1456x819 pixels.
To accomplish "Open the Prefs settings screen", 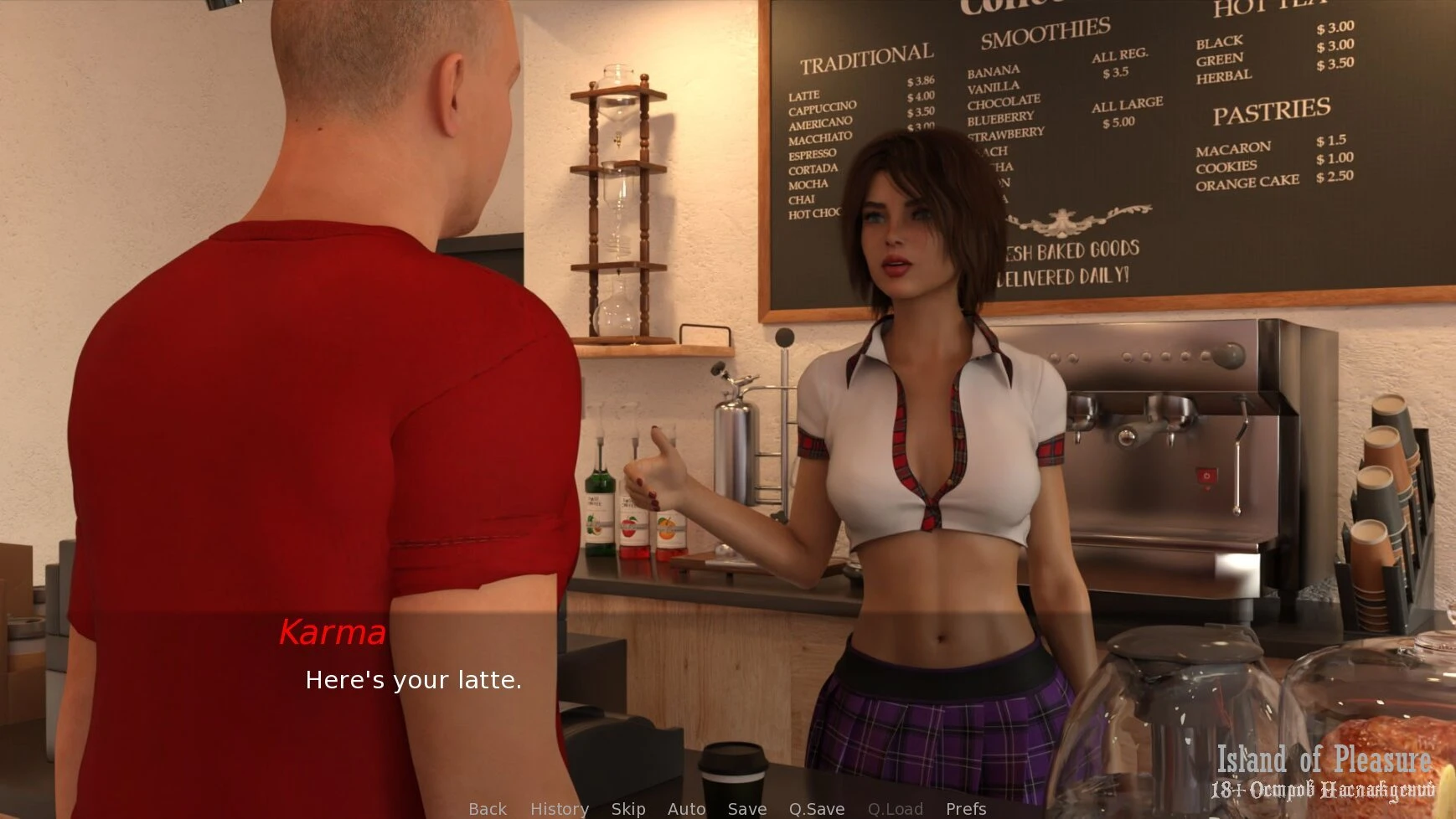I will (965, 808).
